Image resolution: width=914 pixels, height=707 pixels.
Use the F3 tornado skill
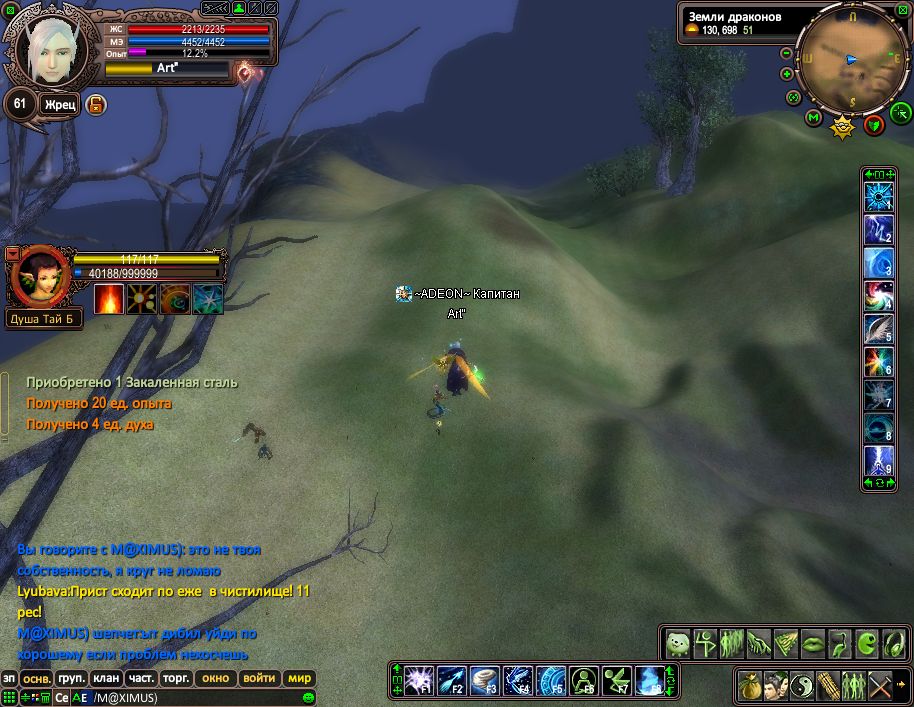484,680
